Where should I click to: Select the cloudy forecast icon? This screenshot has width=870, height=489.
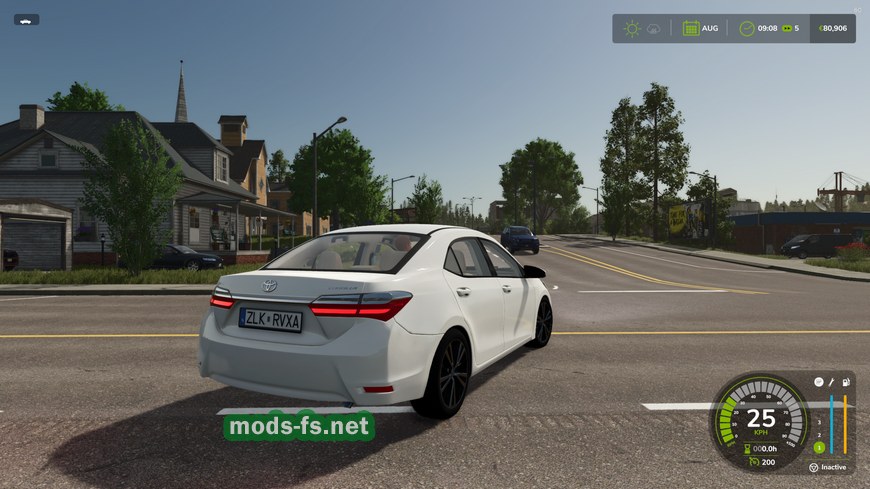(x=653, y=28)
